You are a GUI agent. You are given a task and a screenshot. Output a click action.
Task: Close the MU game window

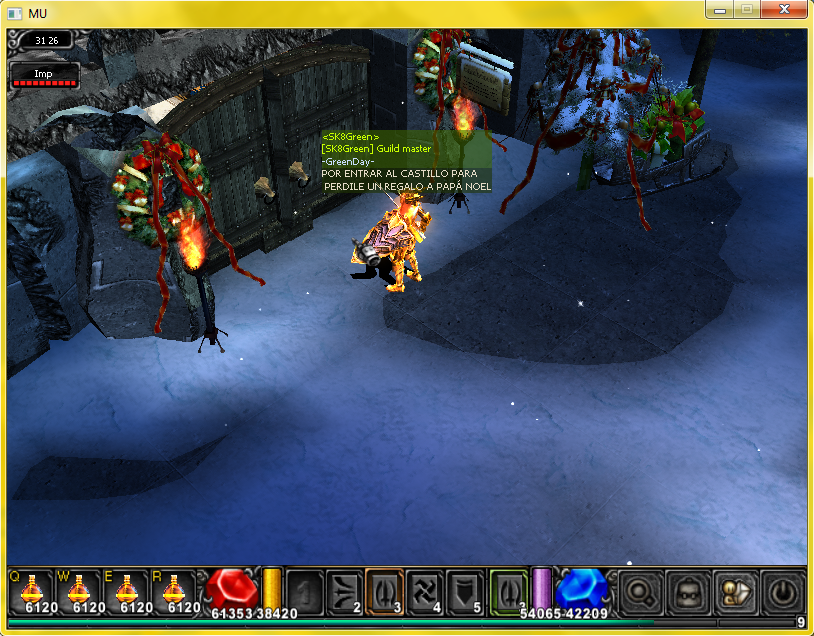coord(783,9)
